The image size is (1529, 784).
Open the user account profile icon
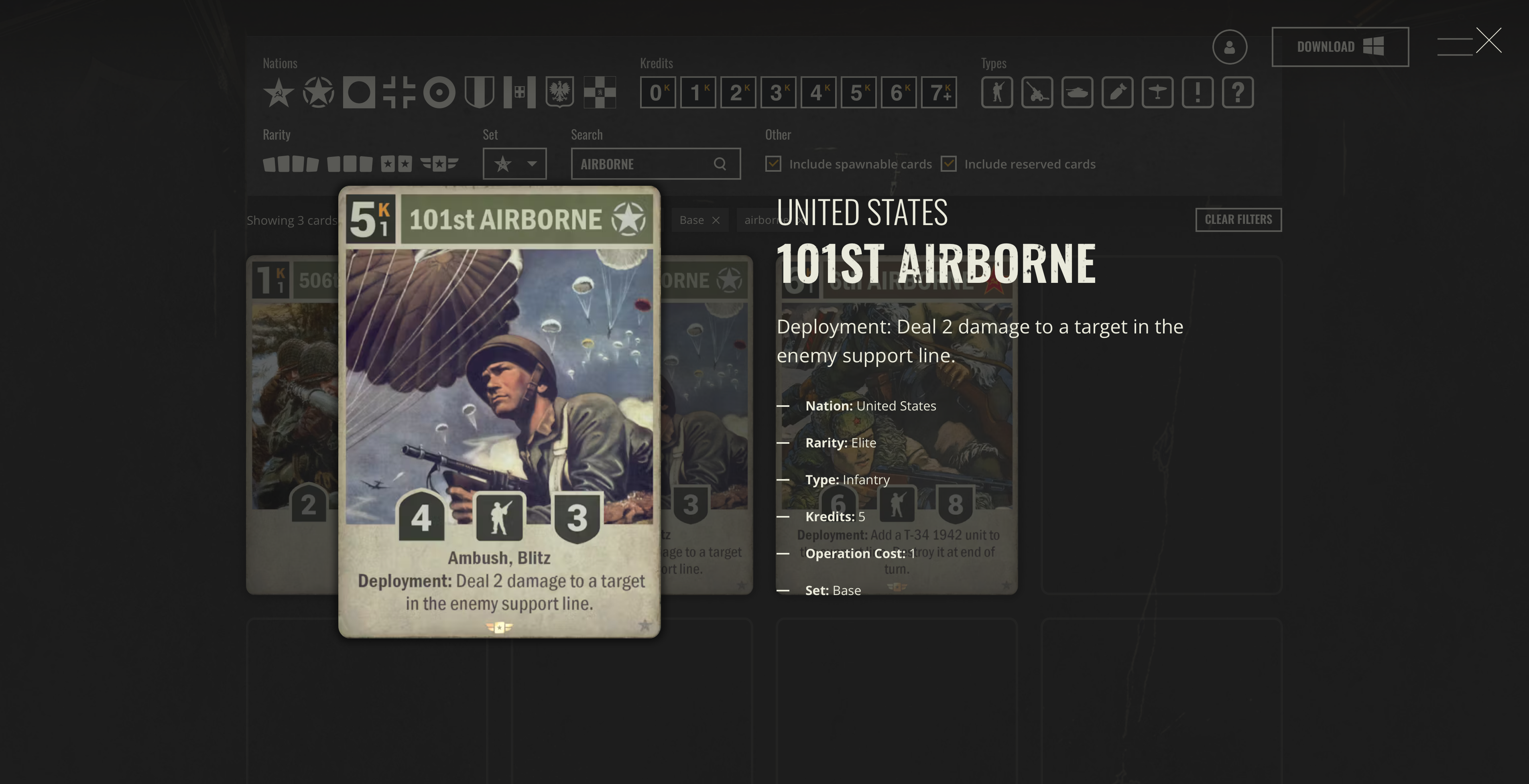point(1229,47)
